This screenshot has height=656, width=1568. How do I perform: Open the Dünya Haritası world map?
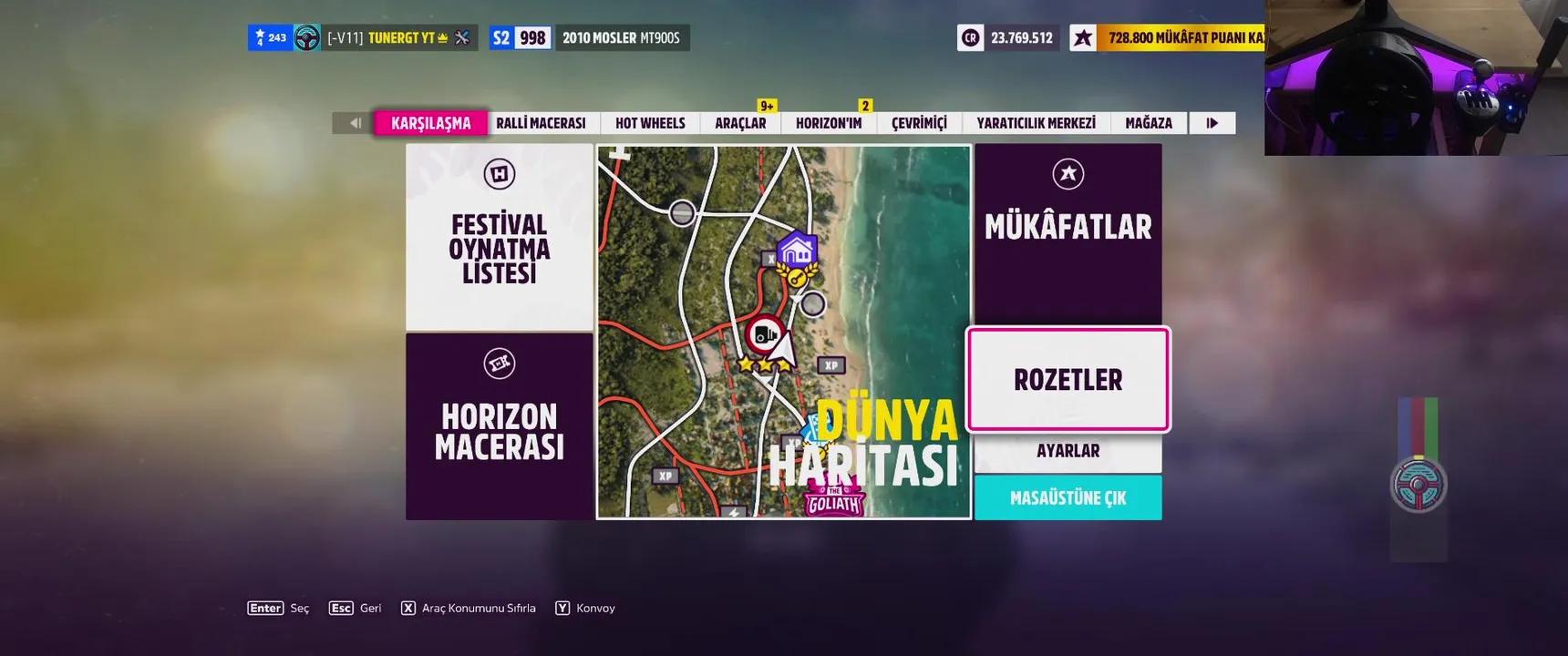click(784, 332)
